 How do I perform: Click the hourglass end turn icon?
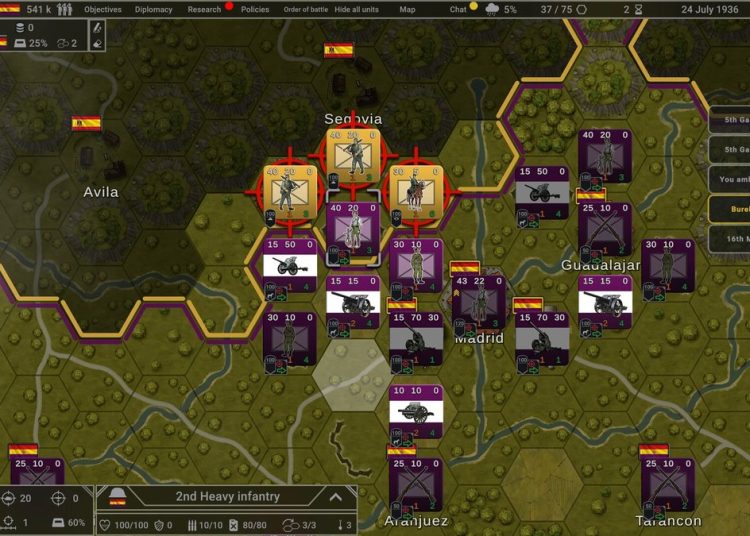point(639,9)
